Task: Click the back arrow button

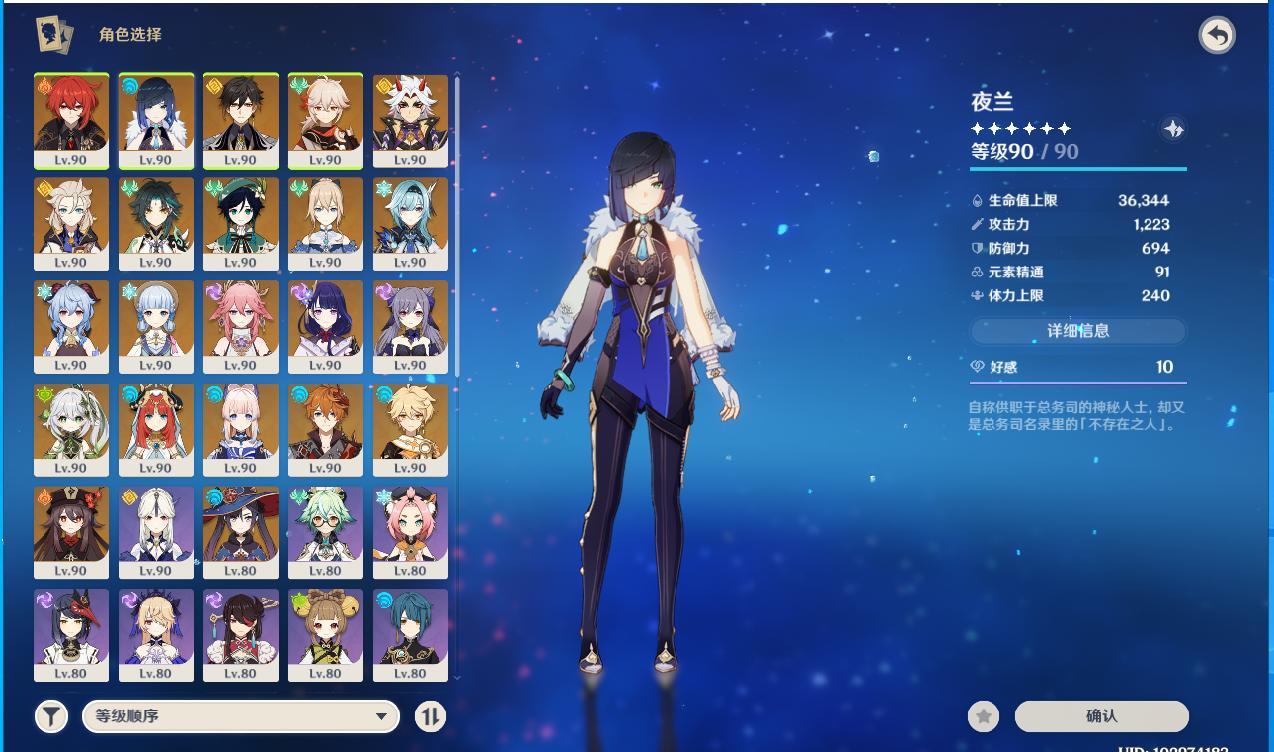Action: (x=1216, y=36)
